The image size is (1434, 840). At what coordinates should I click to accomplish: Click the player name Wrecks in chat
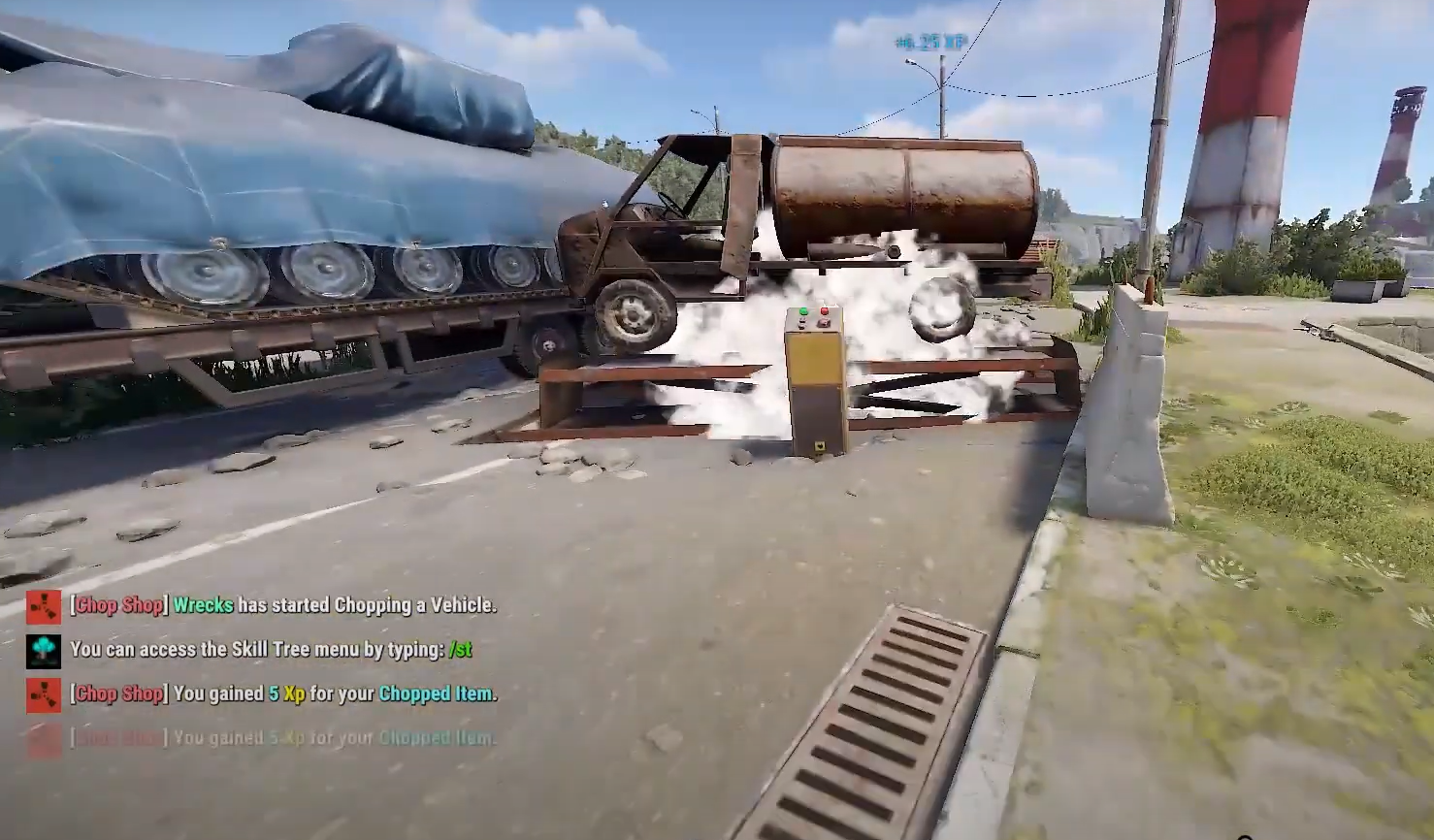click(x=203, y=604)
